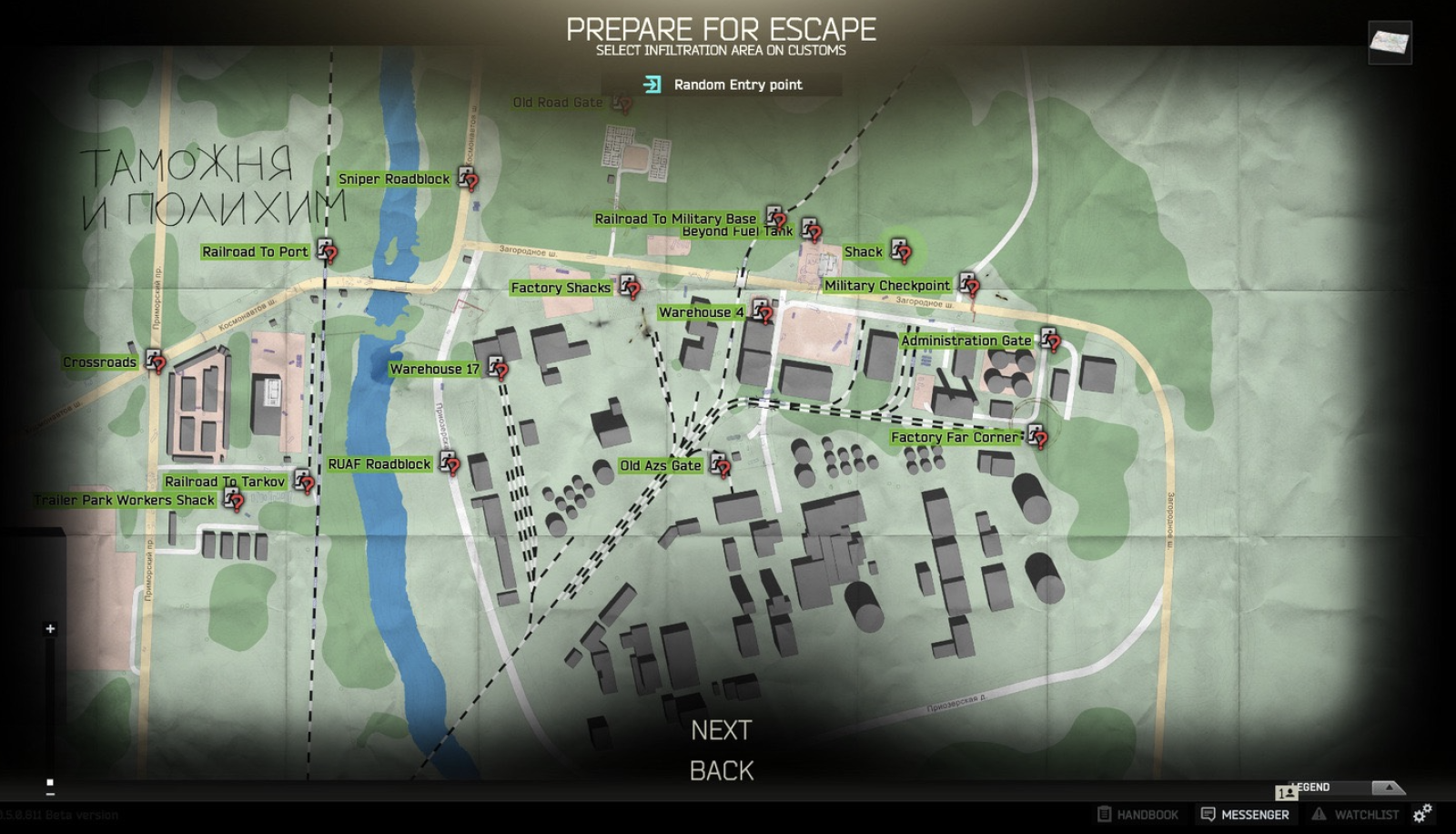Select the Factory Shacks spawn icon
1456x834 pixels.
(x=627, y=287)
